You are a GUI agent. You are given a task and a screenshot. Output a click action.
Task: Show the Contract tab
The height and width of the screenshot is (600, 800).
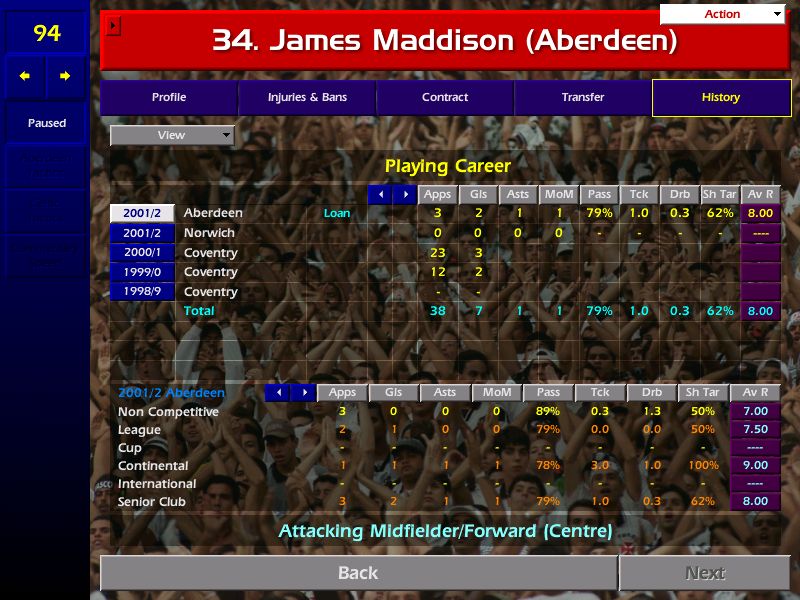(x=445, y=97)
